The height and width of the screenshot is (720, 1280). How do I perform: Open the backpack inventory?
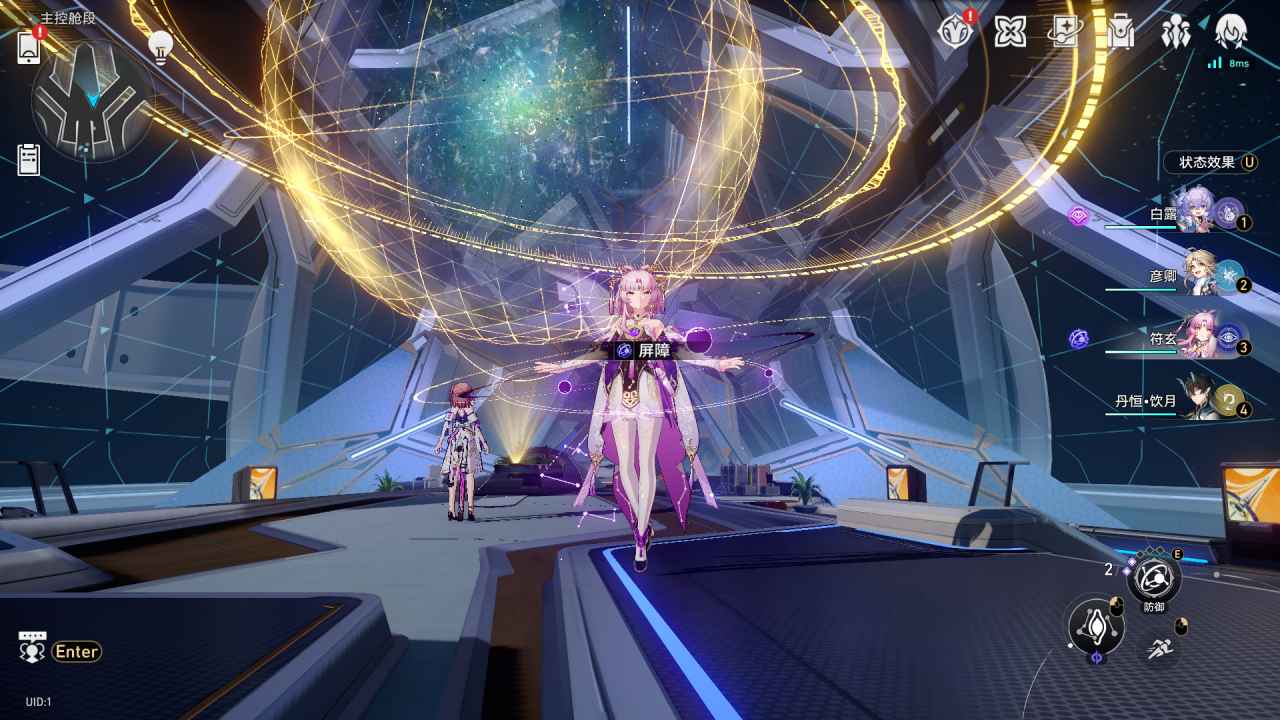tap(1120, 32)
